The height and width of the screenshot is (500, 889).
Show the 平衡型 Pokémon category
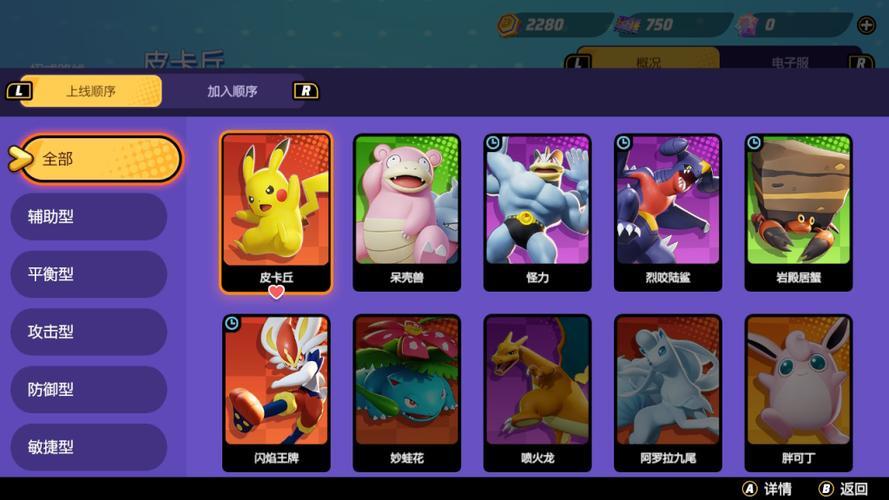coord(88,274)
